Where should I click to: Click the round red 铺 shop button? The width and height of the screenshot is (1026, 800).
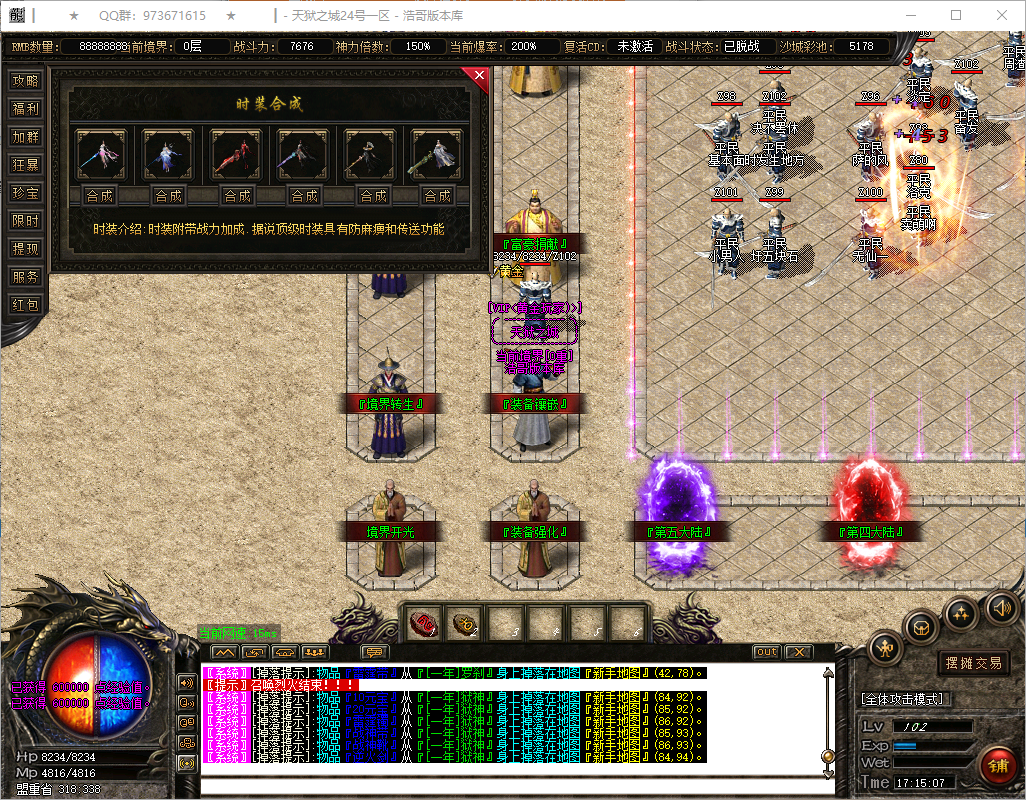coord(997,767)
